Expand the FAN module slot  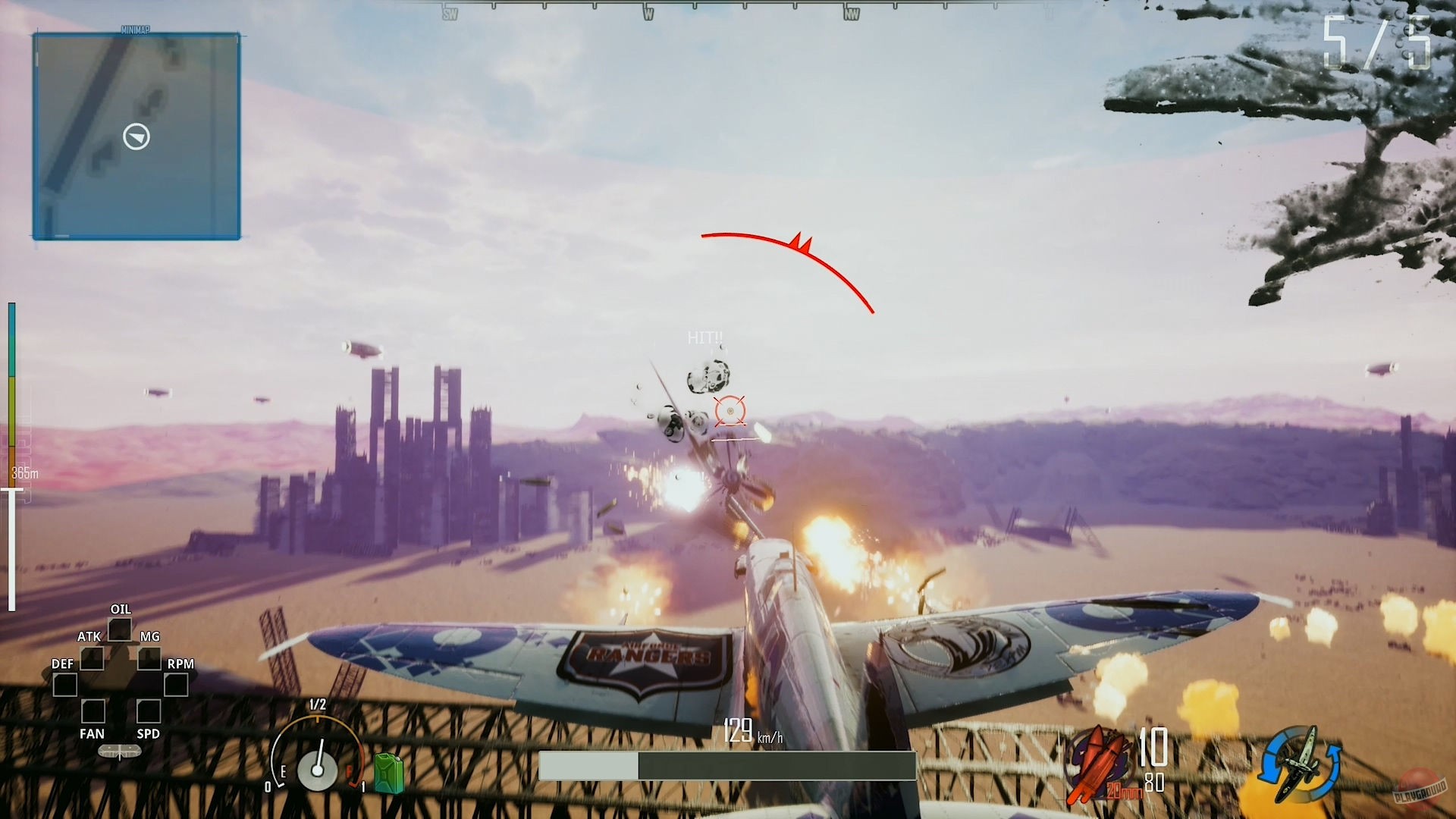tap(94, 711)
